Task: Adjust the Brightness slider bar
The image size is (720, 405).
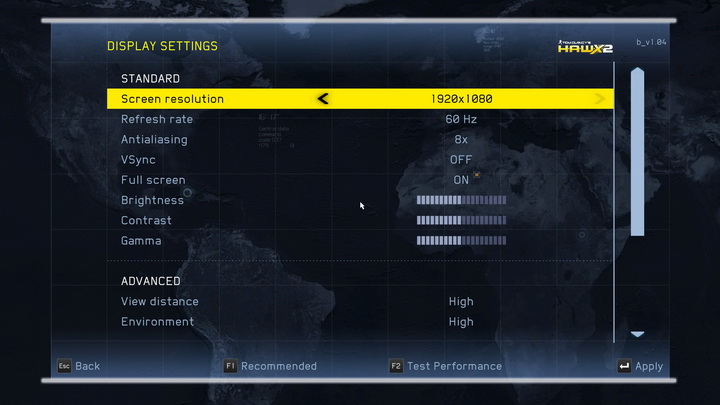Action: 461,200
